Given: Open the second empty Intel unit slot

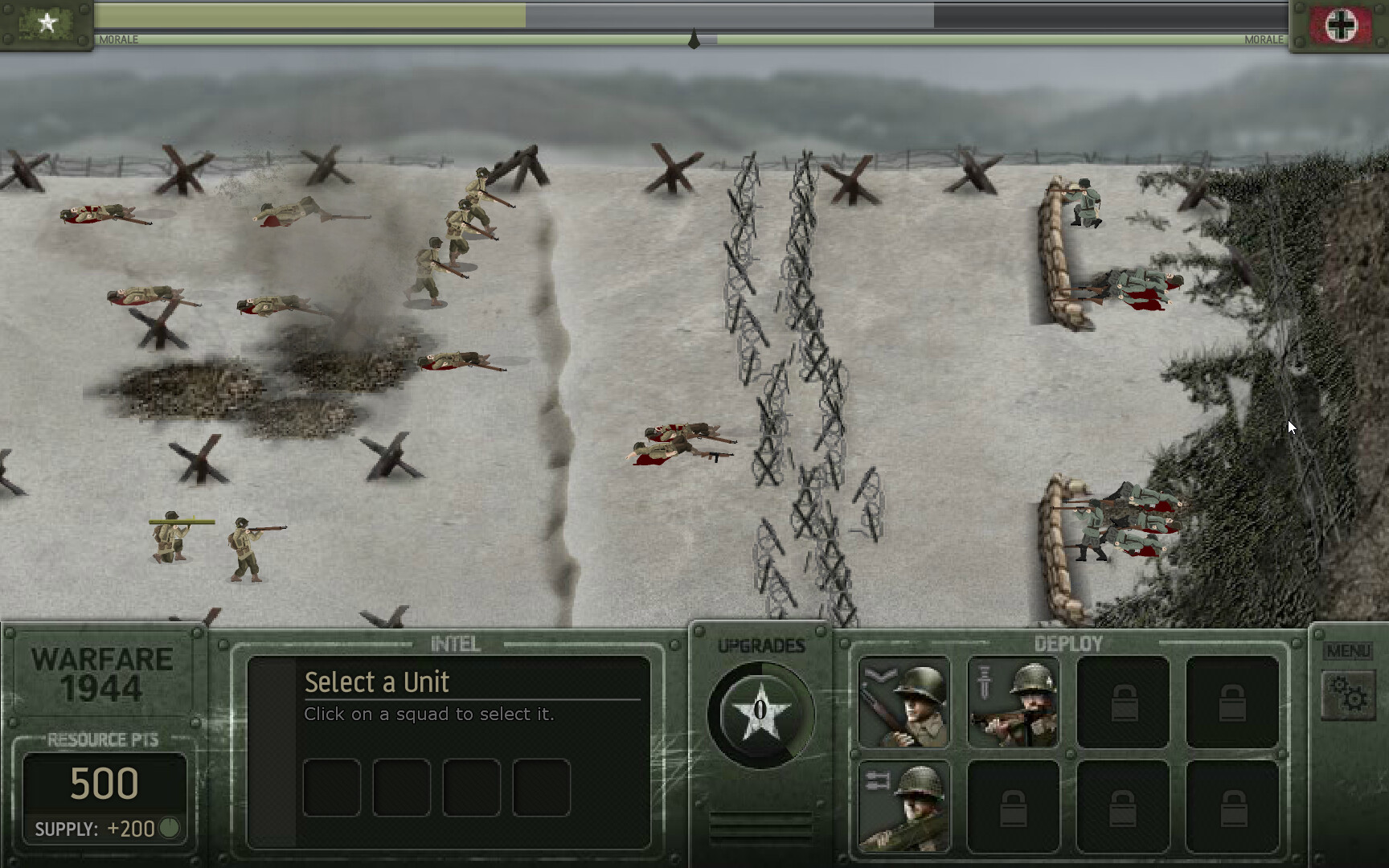Looking at the screenshot, I should coord(401,788).
